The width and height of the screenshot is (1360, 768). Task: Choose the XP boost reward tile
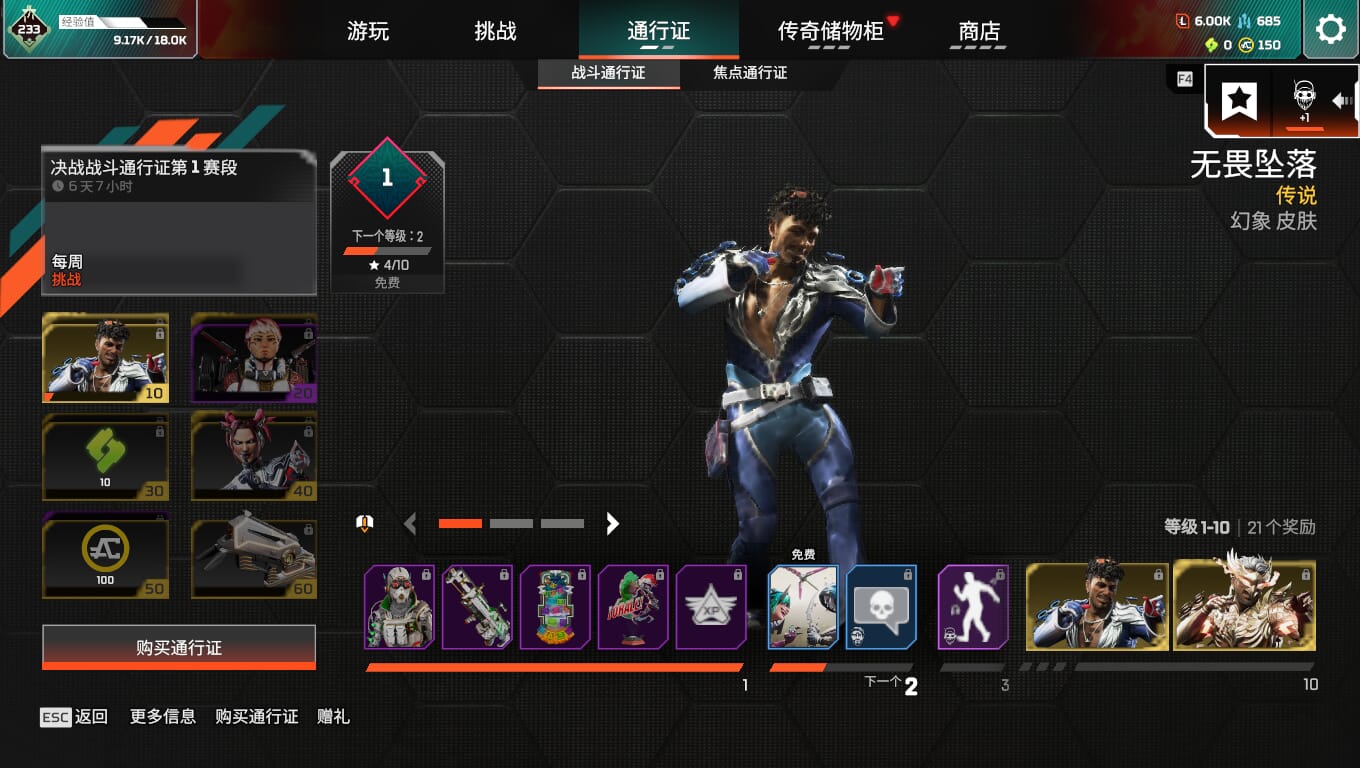tap(711, 607)
